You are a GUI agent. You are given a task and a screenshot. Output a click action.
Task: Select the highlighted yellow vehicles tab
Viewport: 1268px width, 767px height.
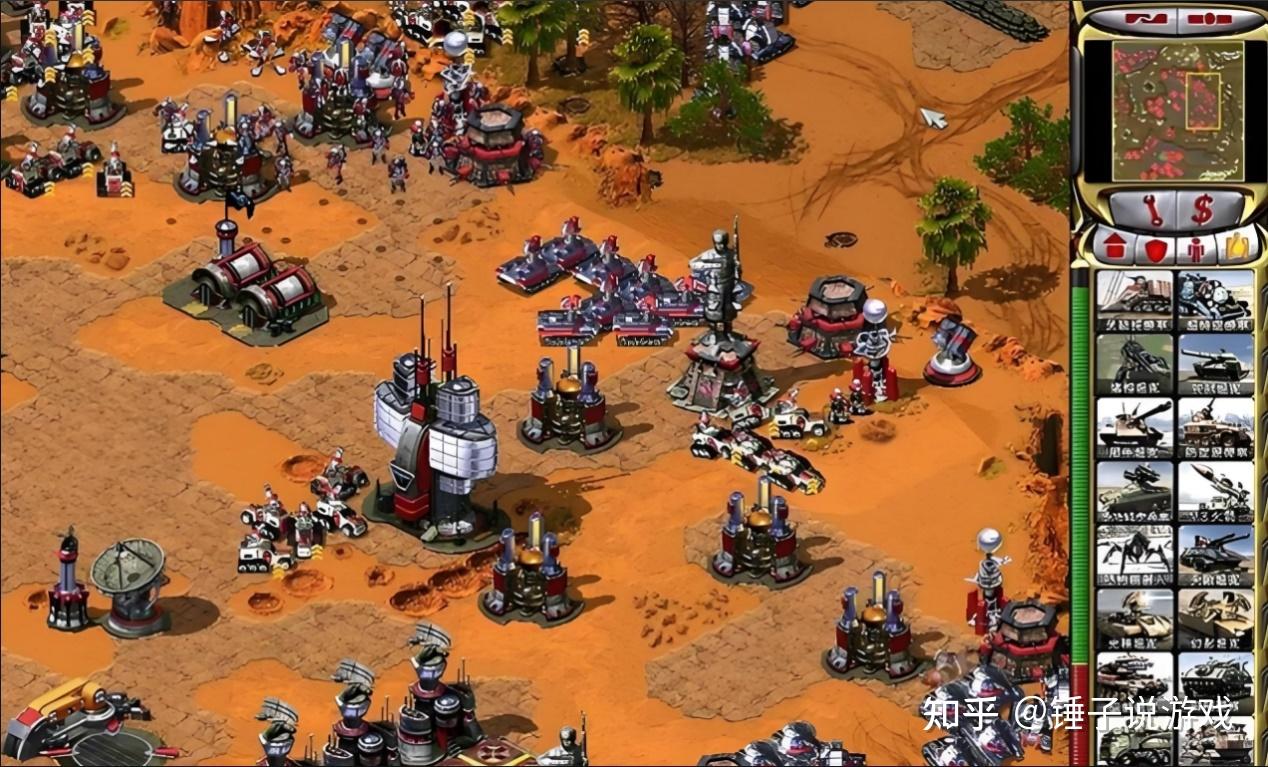tap(1236, 247)
